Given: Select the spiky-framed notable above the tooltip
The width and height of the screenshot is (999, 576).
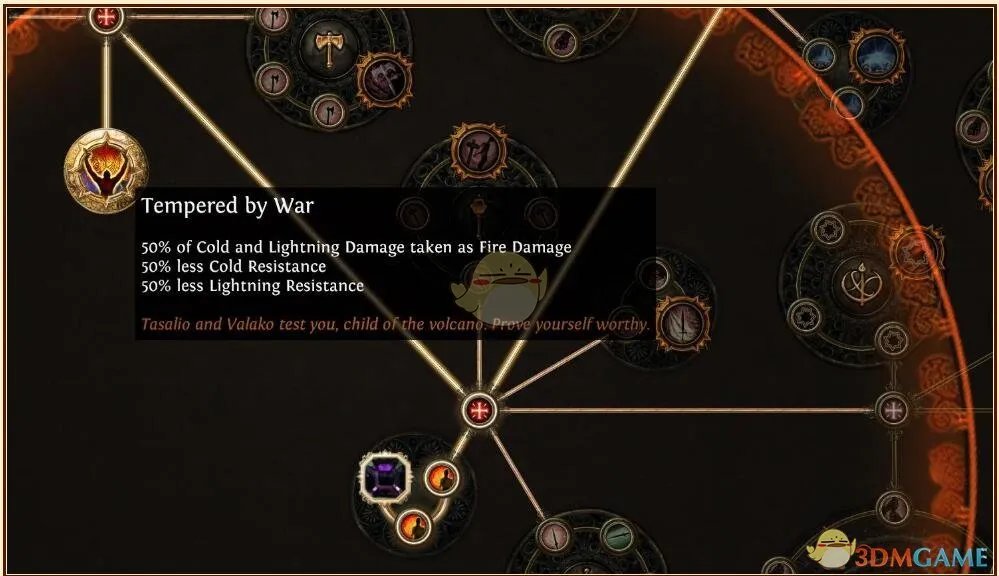Looking at the screenshot, I should pos(477,151).
